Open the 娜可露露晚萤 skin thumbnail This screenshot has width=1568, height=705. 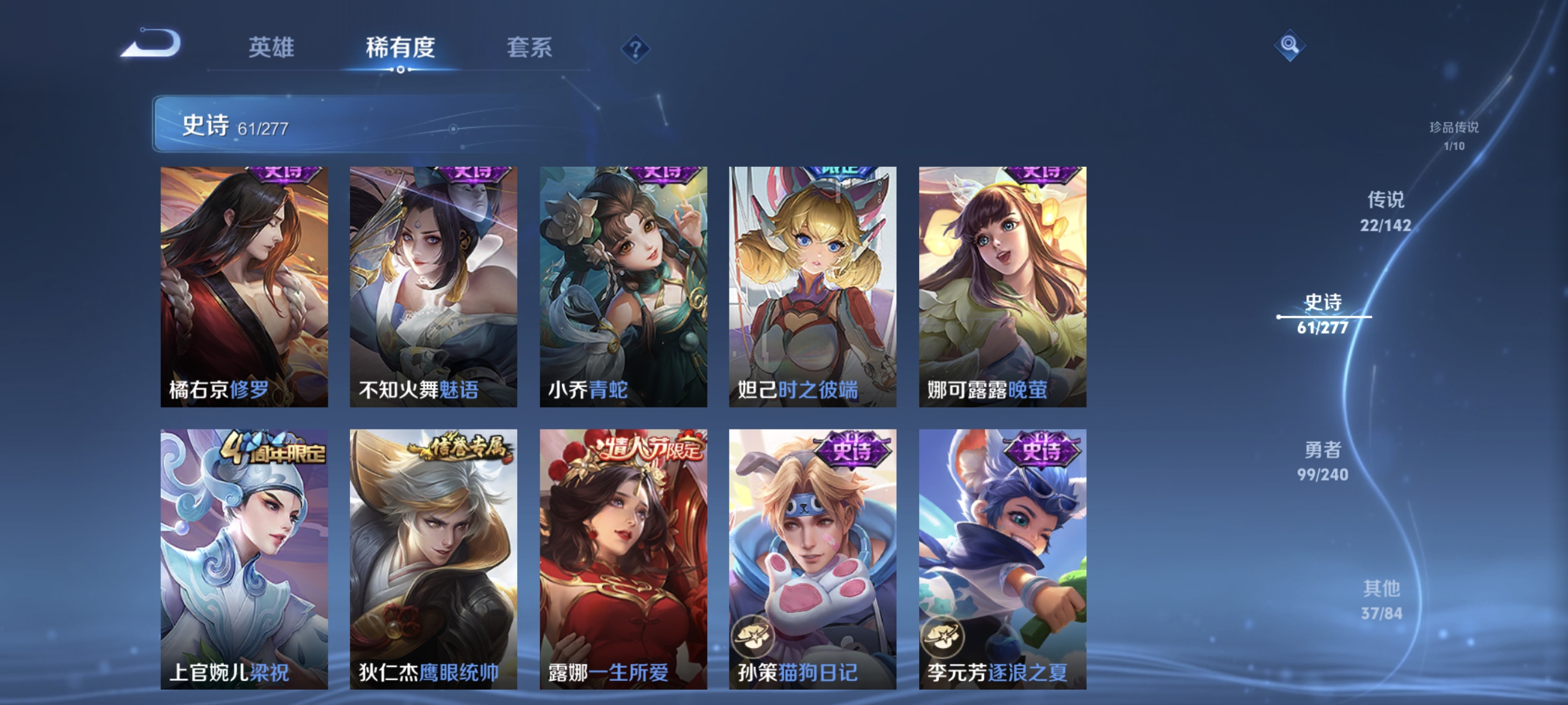coord(1001,286)
